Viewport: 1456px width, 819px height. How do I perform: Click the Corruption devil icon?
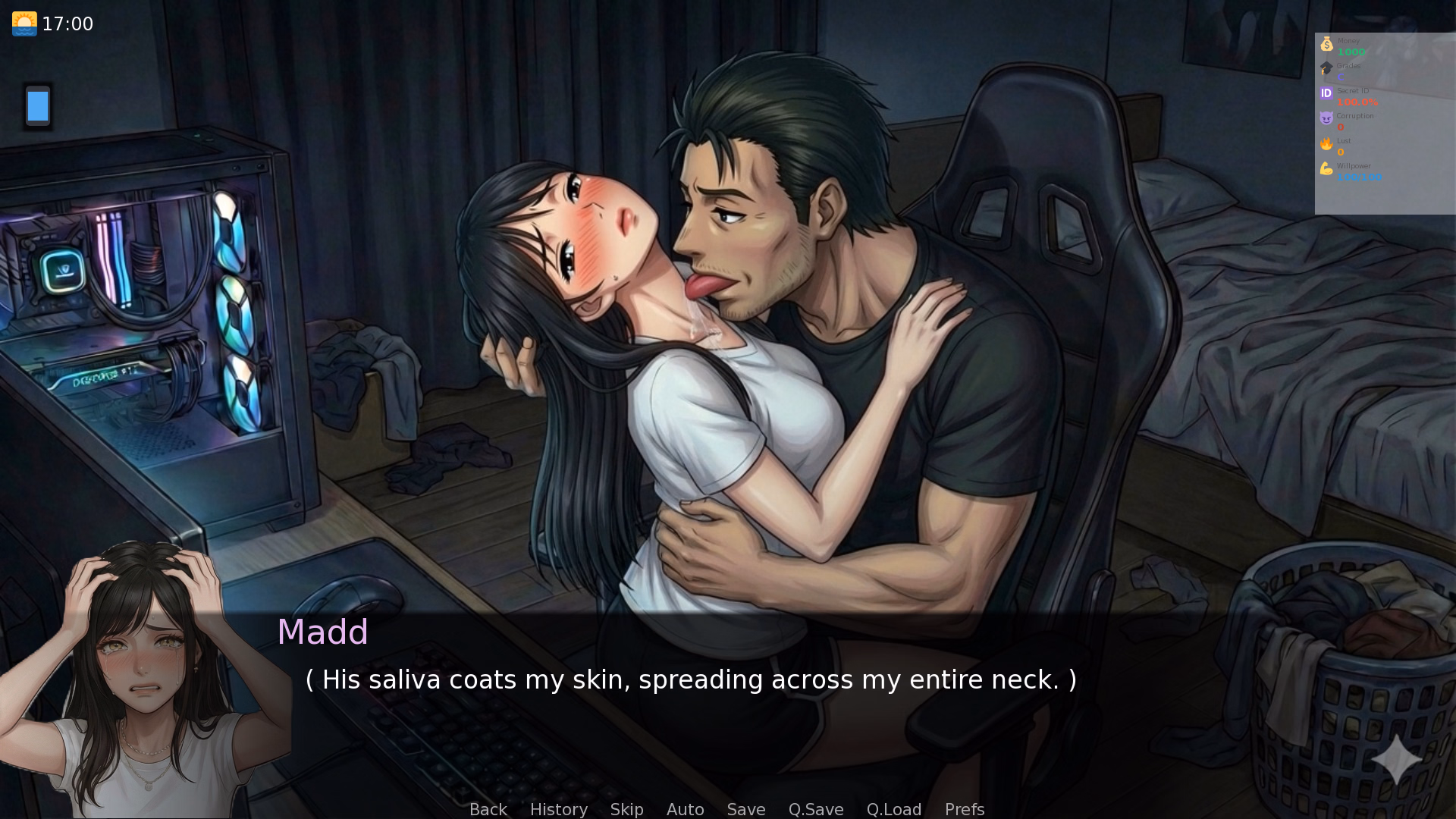[x=1326, y=118]
